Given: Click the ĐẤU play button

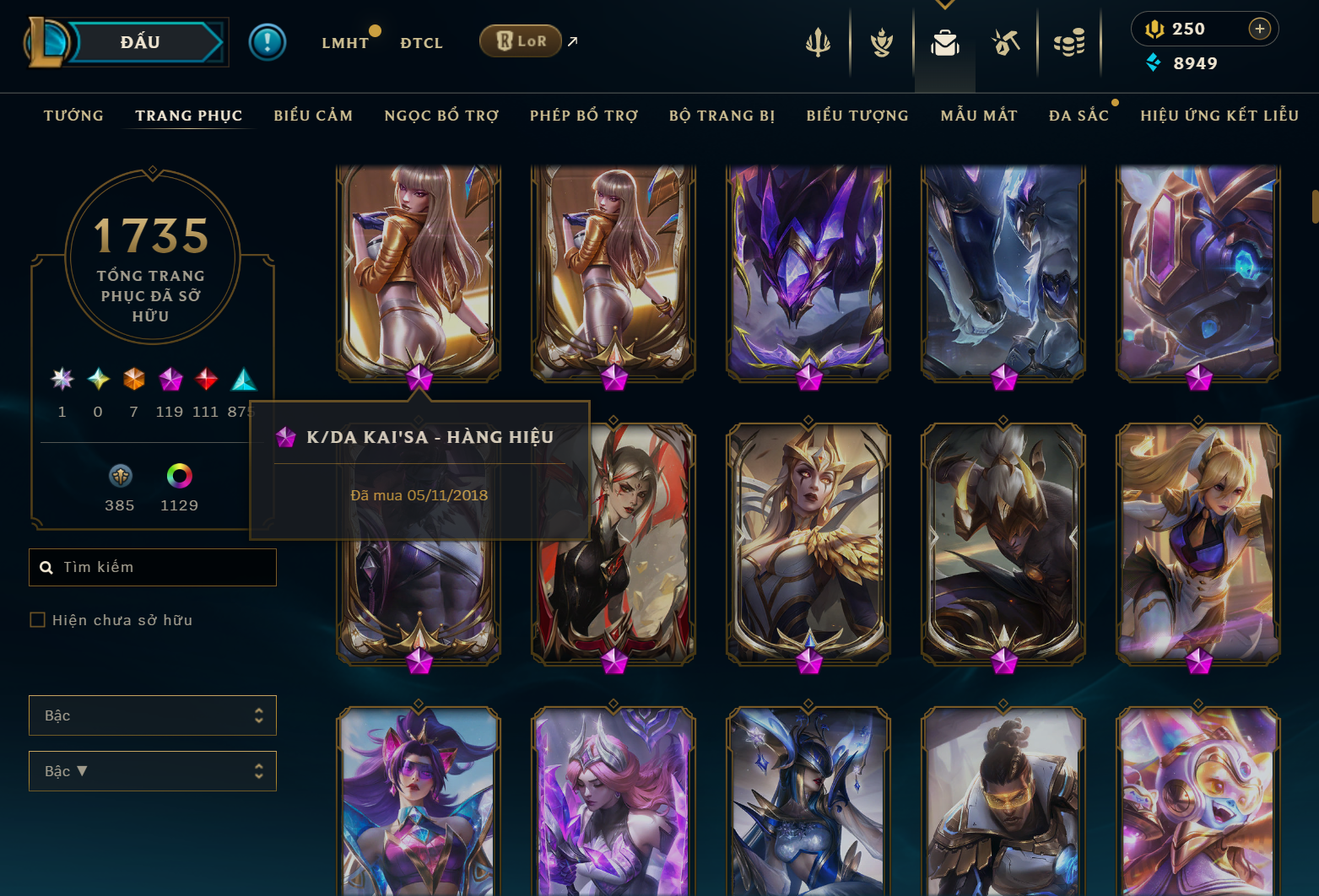Looking at the screenshot, I should [138, 41].
